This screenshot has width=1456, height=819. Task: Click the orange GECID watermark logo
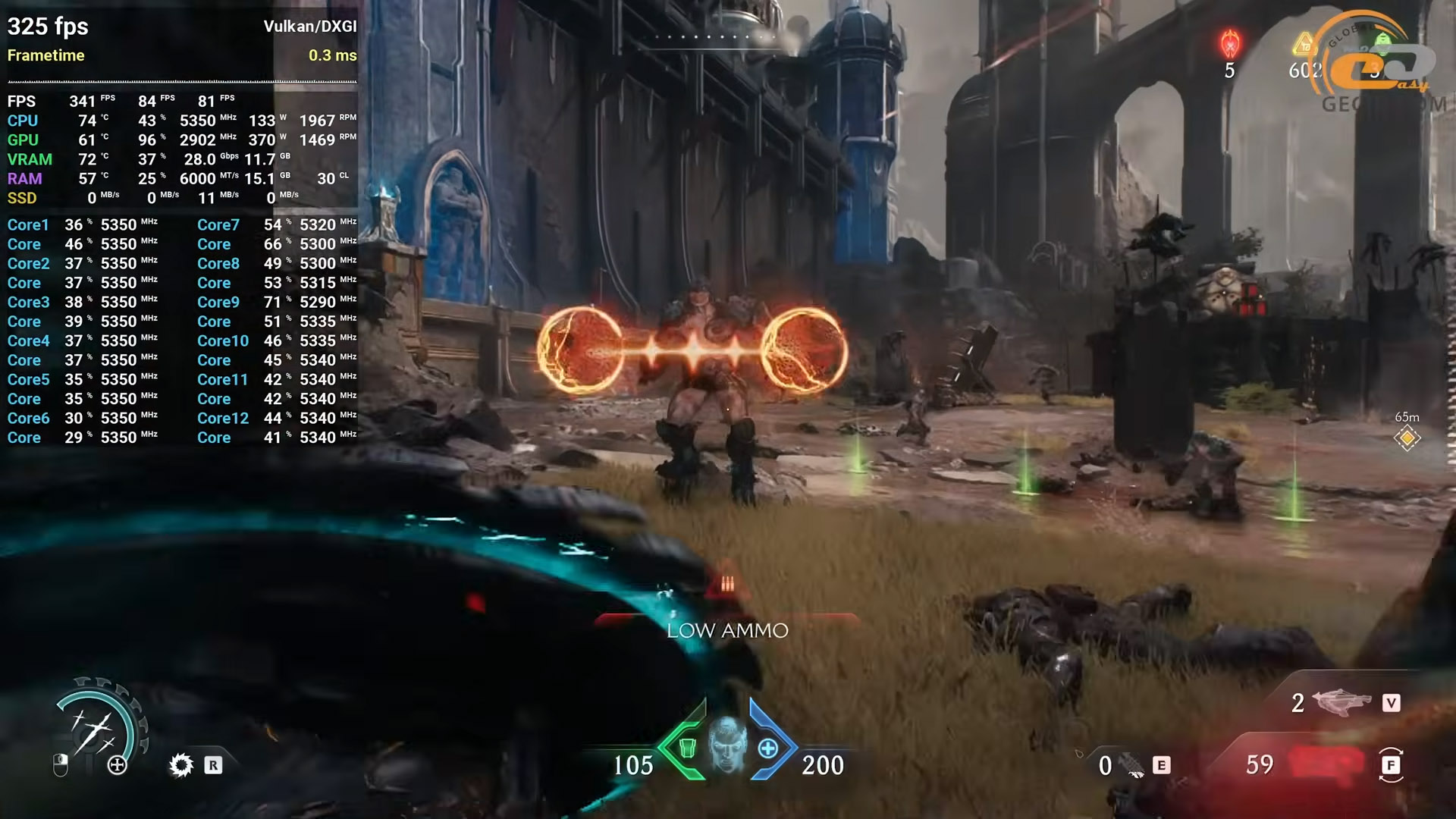[x=1382, y=64]
